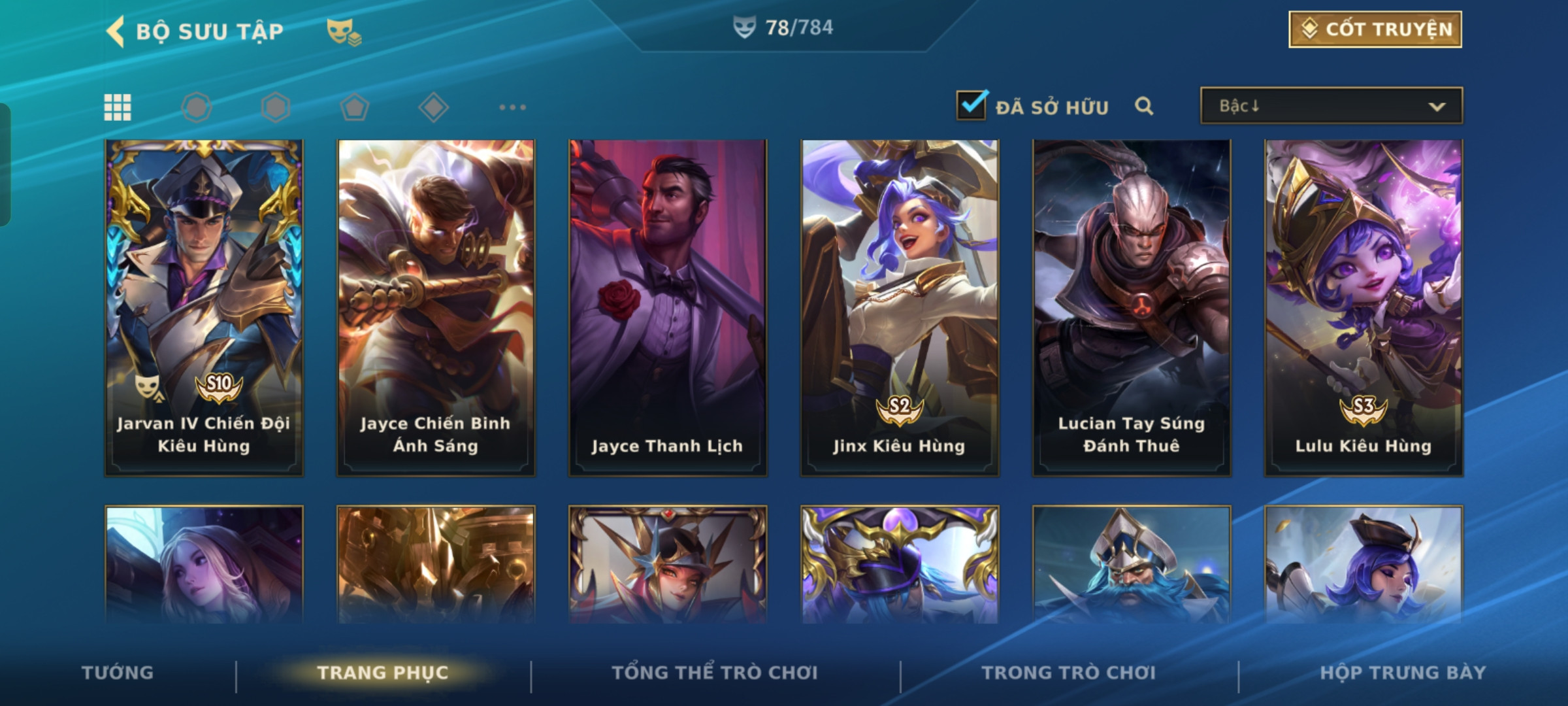Open the Trong Trò Chơi tab

1069,673
